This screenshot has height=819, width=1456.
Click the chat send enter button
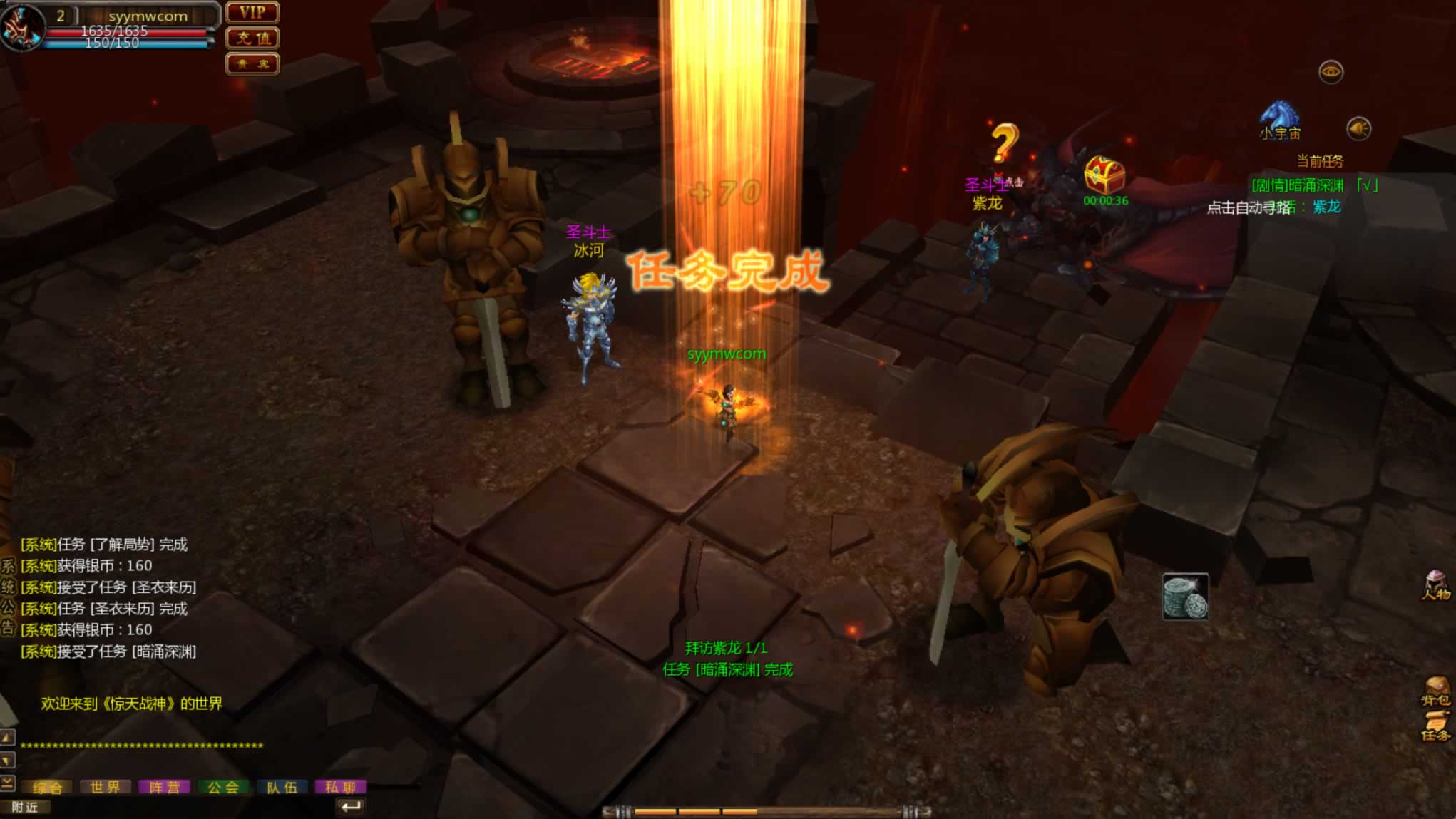(351, 807)
